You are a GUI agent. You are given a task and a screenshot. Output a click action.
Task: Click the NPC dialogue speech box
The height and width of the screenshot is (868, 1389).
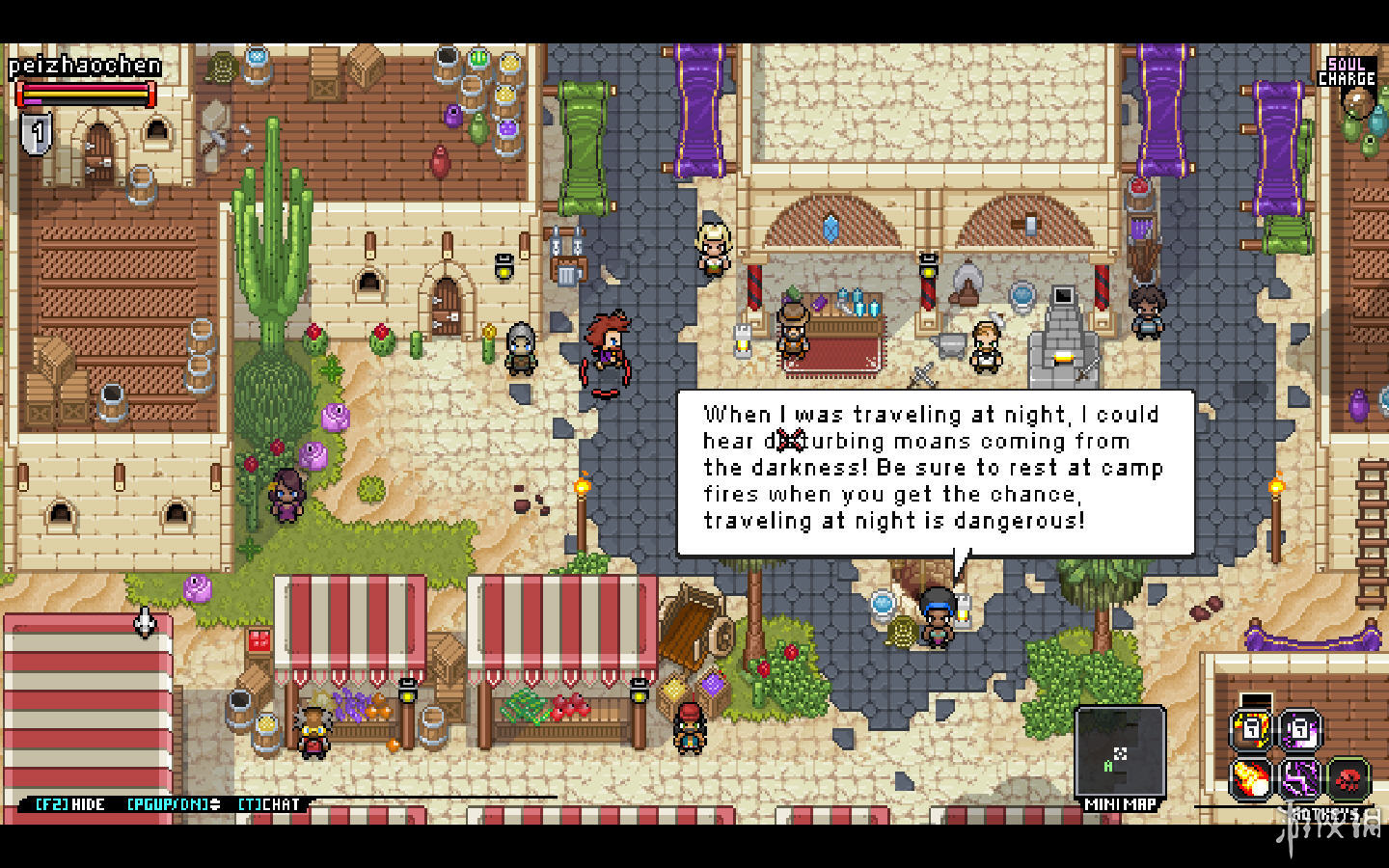click(935, 472)
